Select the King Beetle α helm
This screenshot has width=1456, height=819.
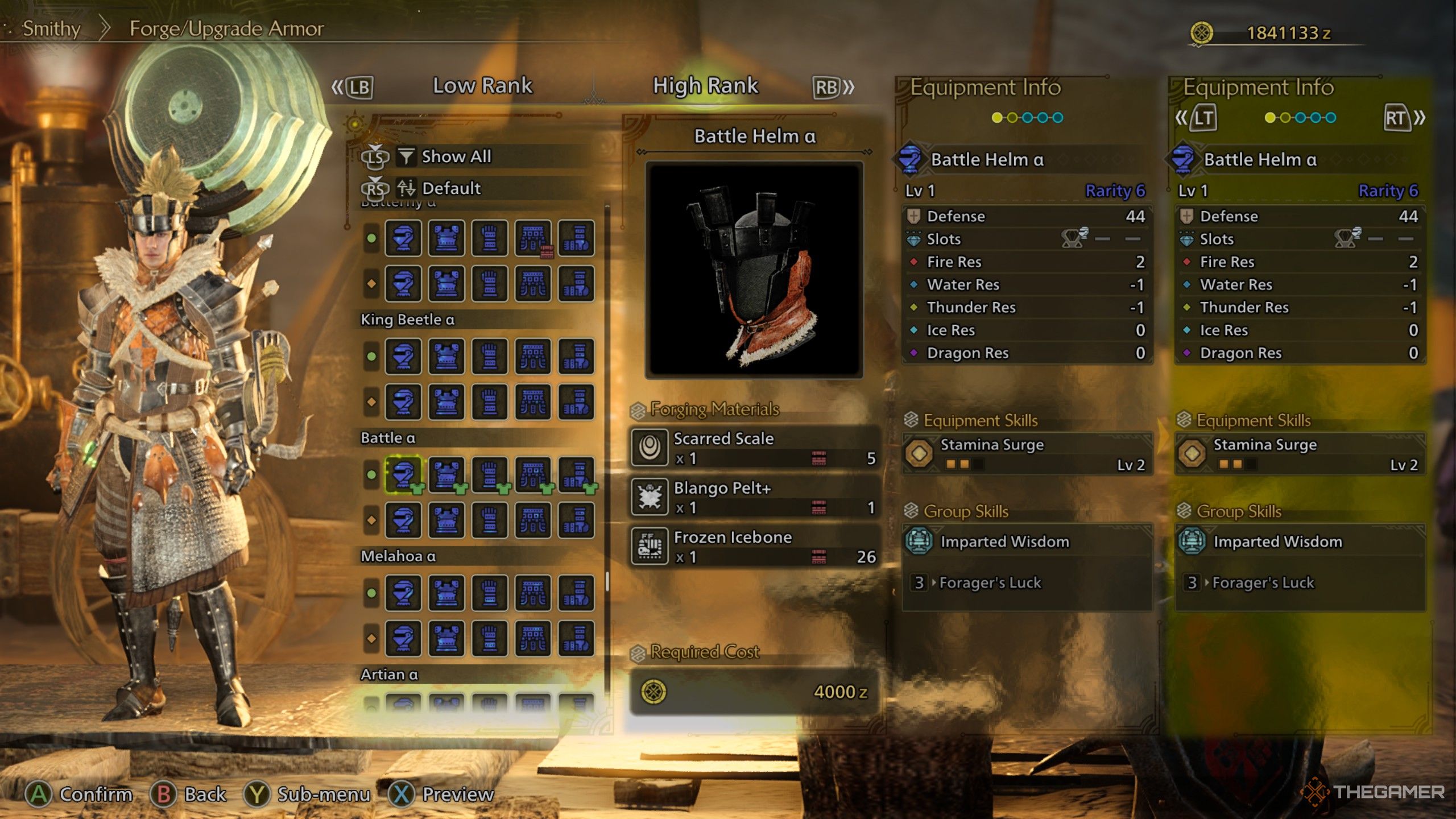403,357
